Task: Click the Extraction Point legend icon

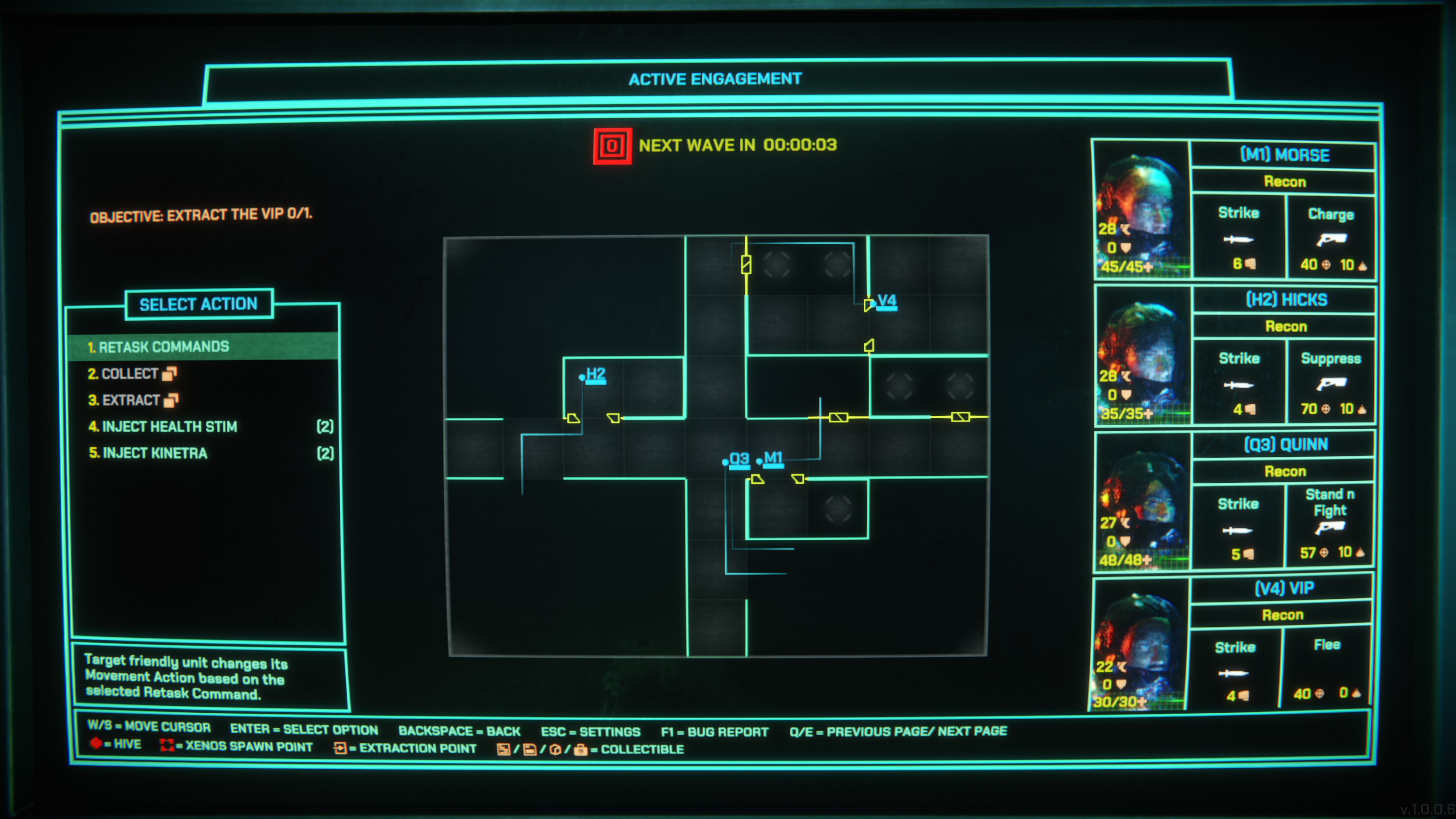Action: pos(341,747)
